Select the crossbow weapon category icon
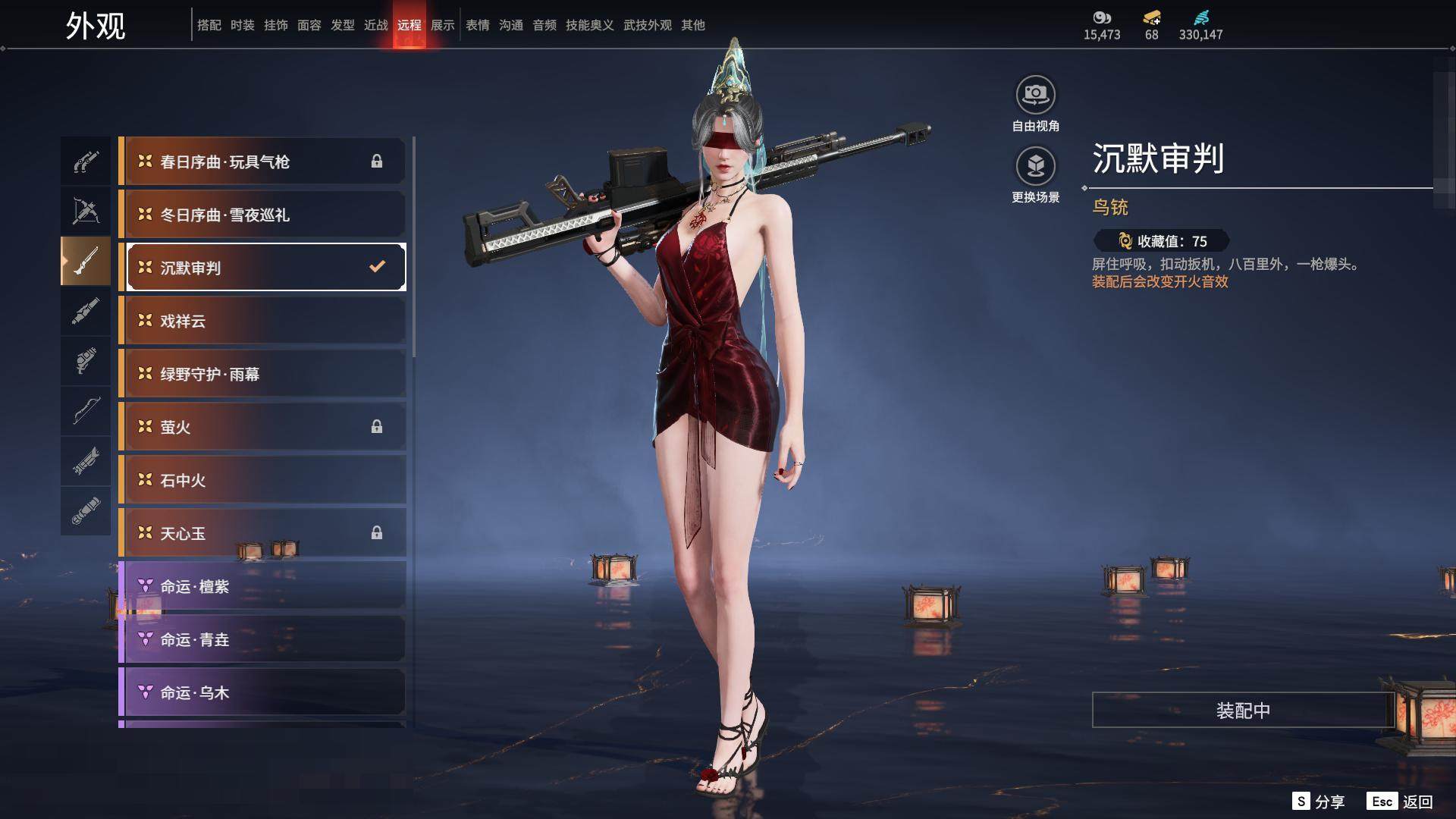1456x819 pixels. tap(86, 211)
